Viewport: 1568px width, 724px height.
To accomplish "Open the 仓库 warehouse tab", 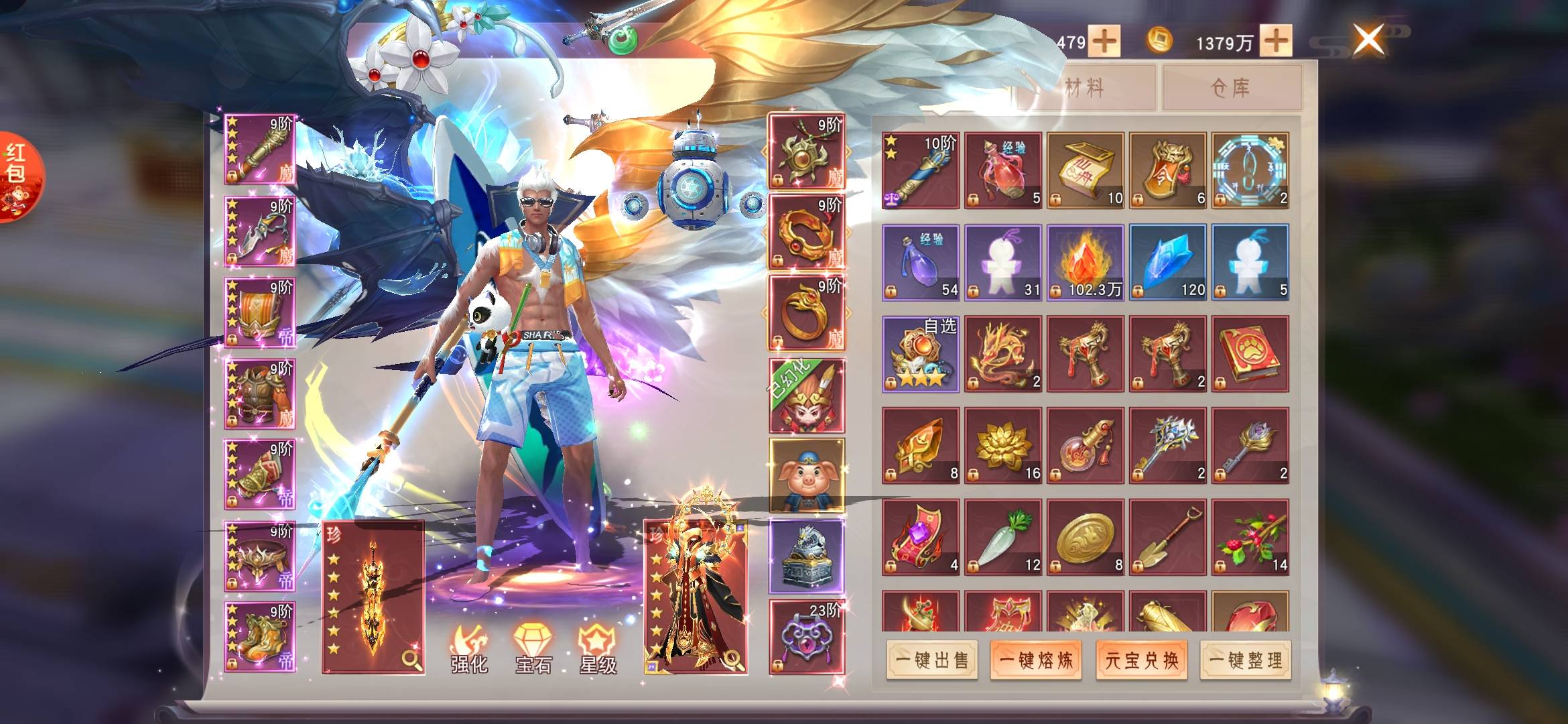I will (1232, 88).
